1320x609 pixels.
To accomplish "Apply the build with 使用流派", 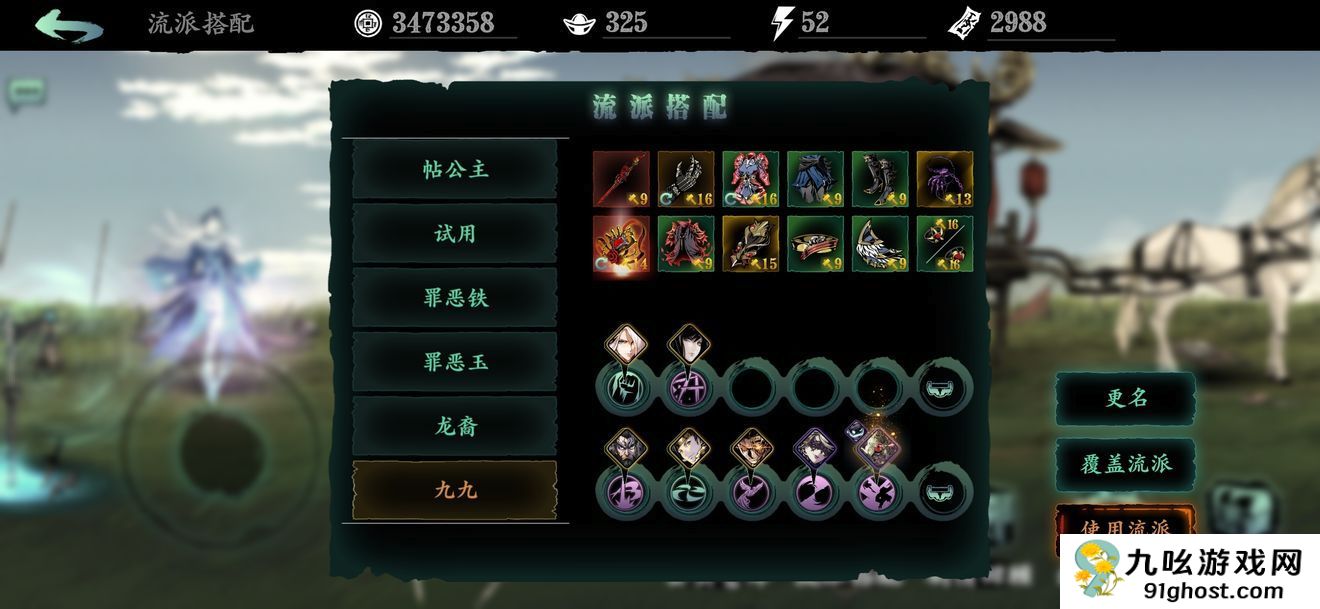I will click(x=1125, y=527).
